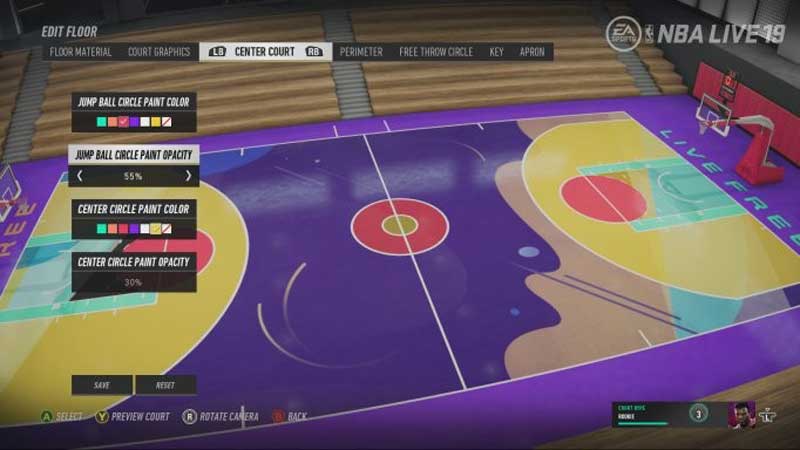Screen dimensions: 800x450
Task: Set Jump Ball Circle paint to no color
Action: [x=166, y=121]
